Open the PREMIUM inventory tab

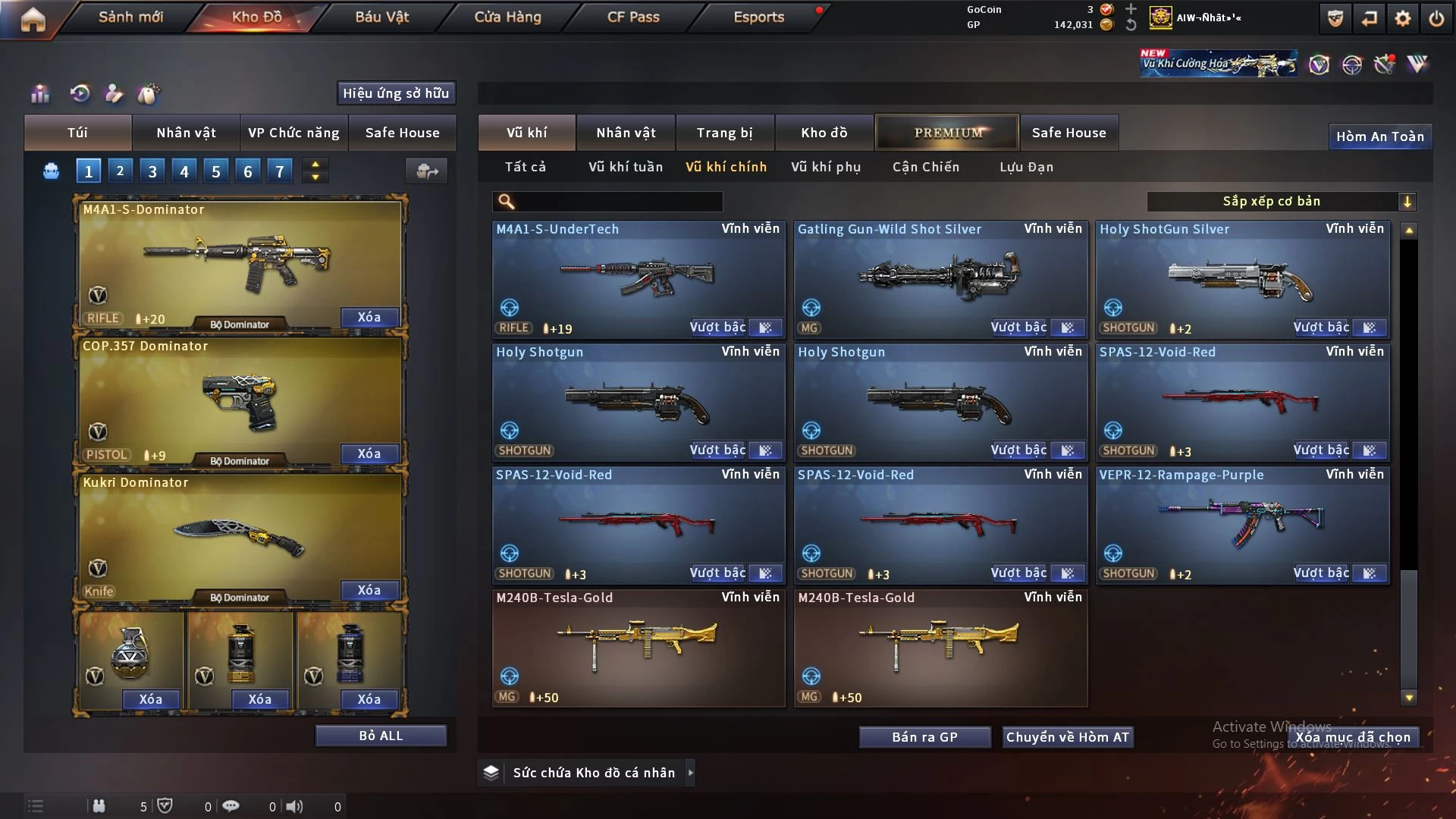947,133
